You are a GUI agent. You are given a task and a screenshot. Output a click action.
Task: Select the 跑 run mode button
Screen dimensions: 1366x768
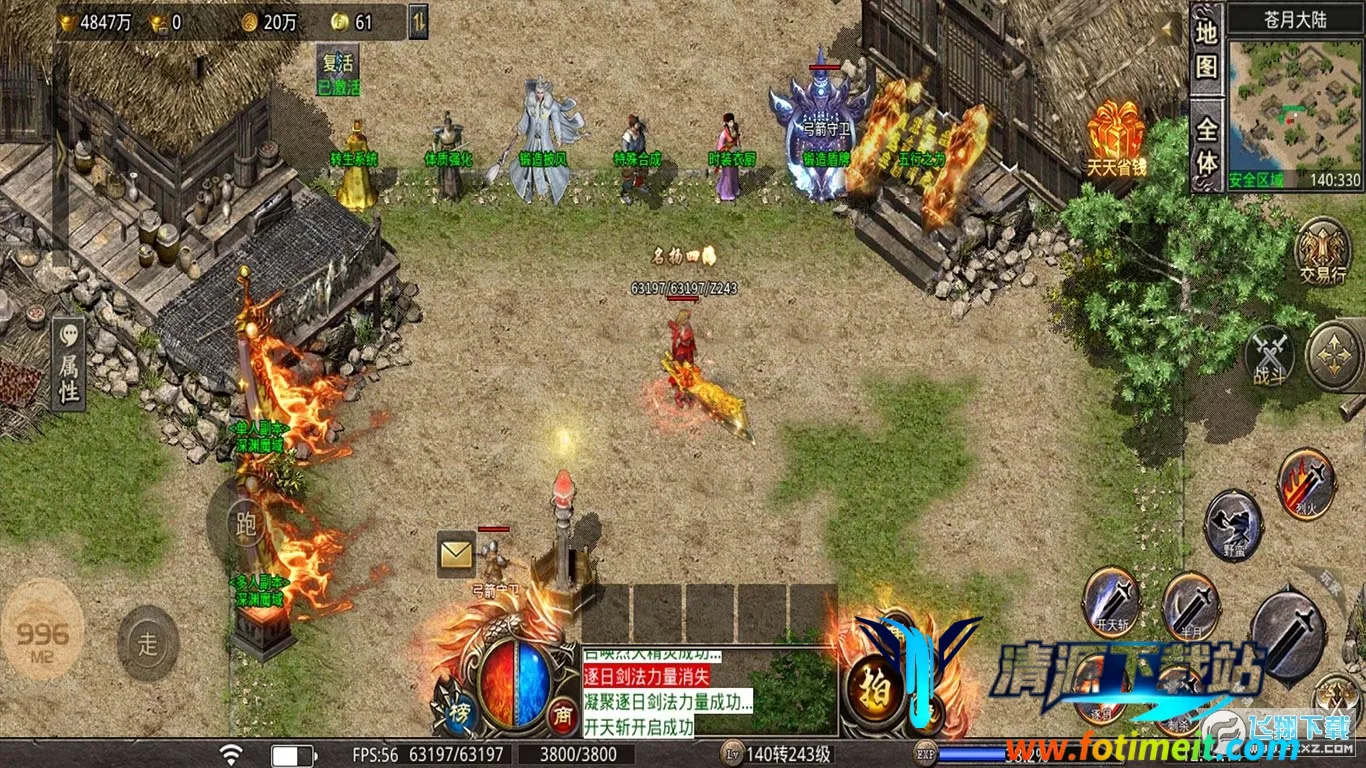[244, 522]
